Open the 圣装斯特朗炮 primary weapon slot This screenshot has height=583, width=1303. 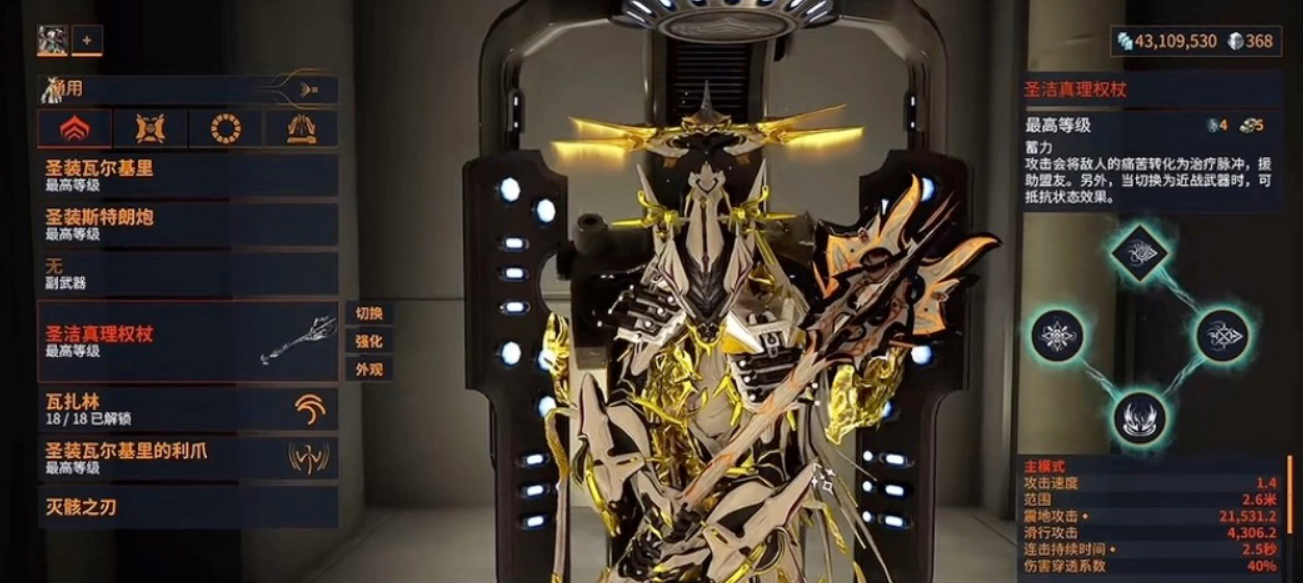pyautogui.click(x=187, y=224)
